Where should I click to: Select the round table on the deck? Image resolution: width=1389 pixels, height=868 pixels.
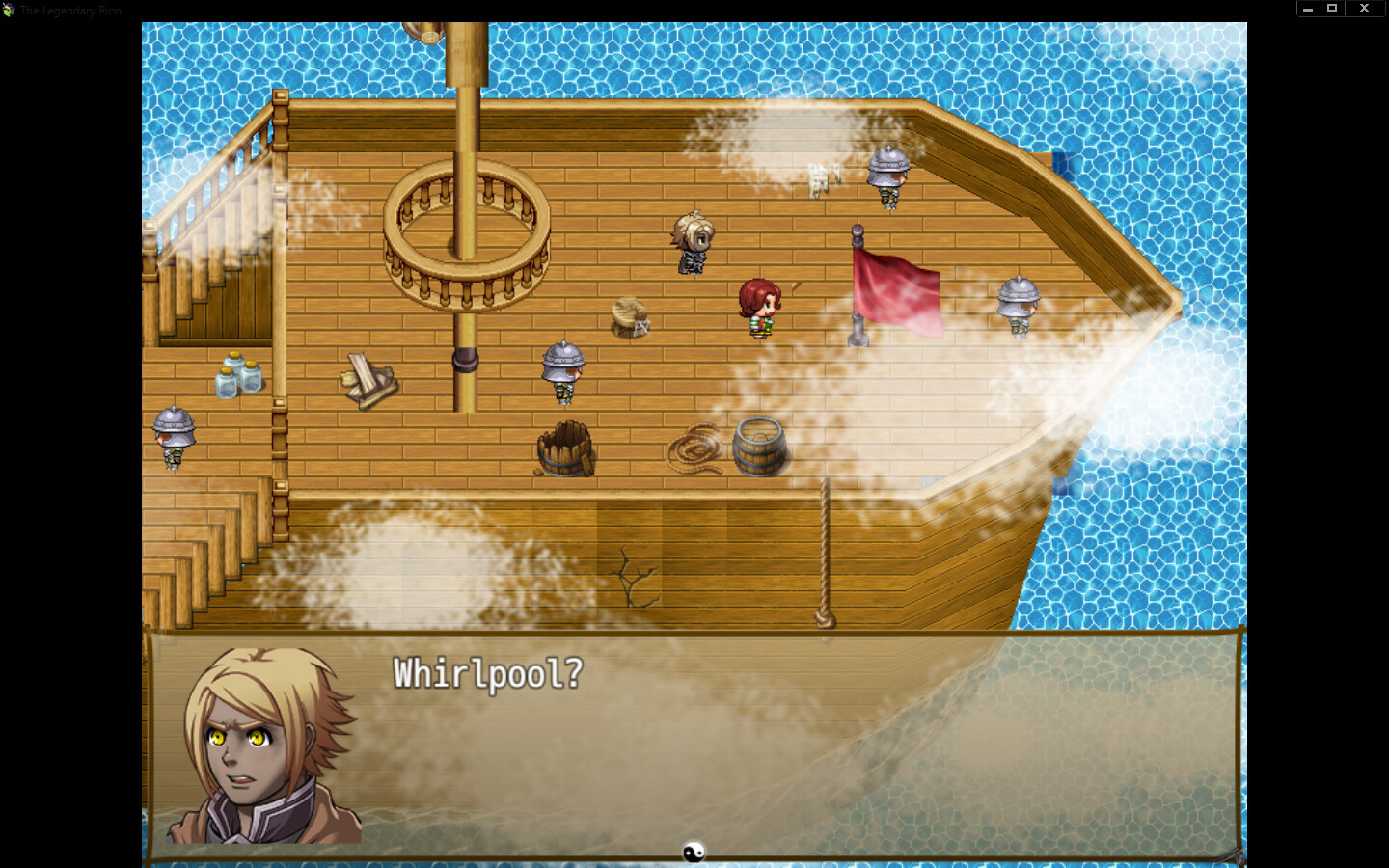click(629, 313)
